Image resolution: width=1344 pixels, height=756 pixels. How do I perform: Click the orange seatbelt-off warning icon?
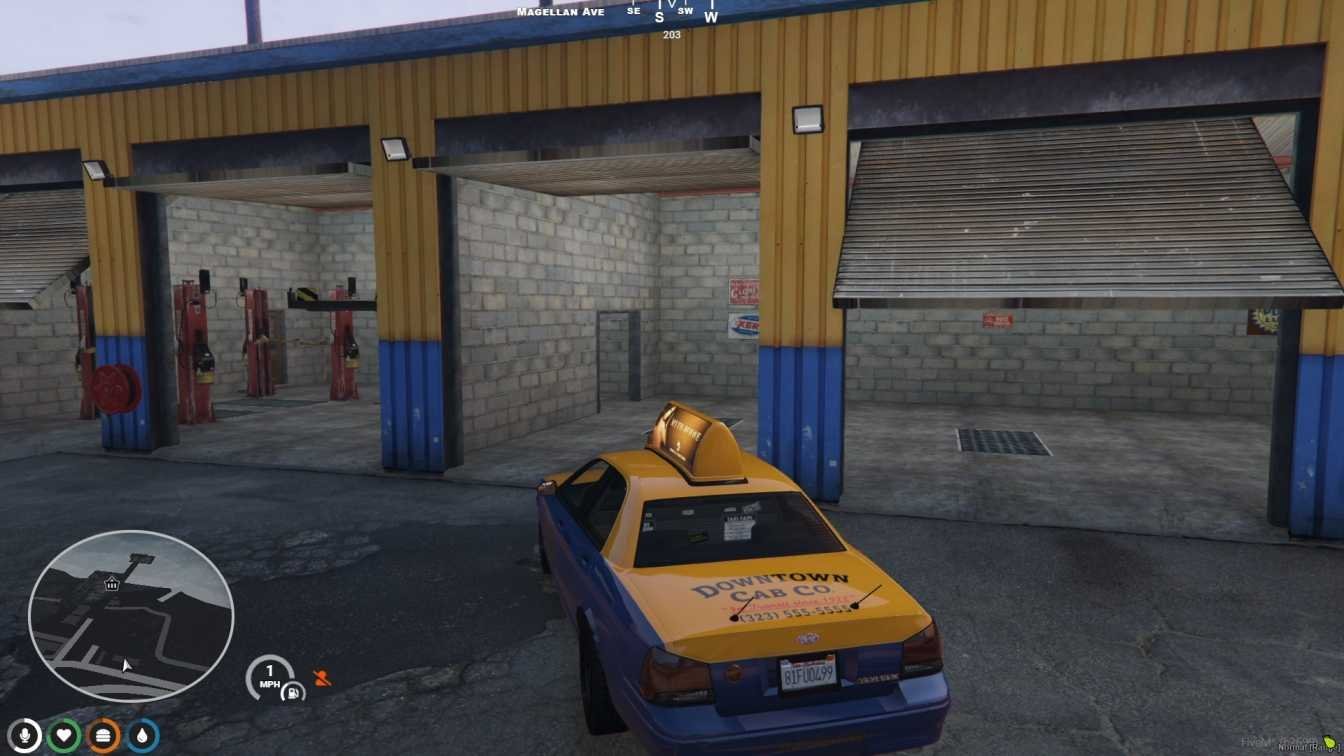[x=321, y=678]
